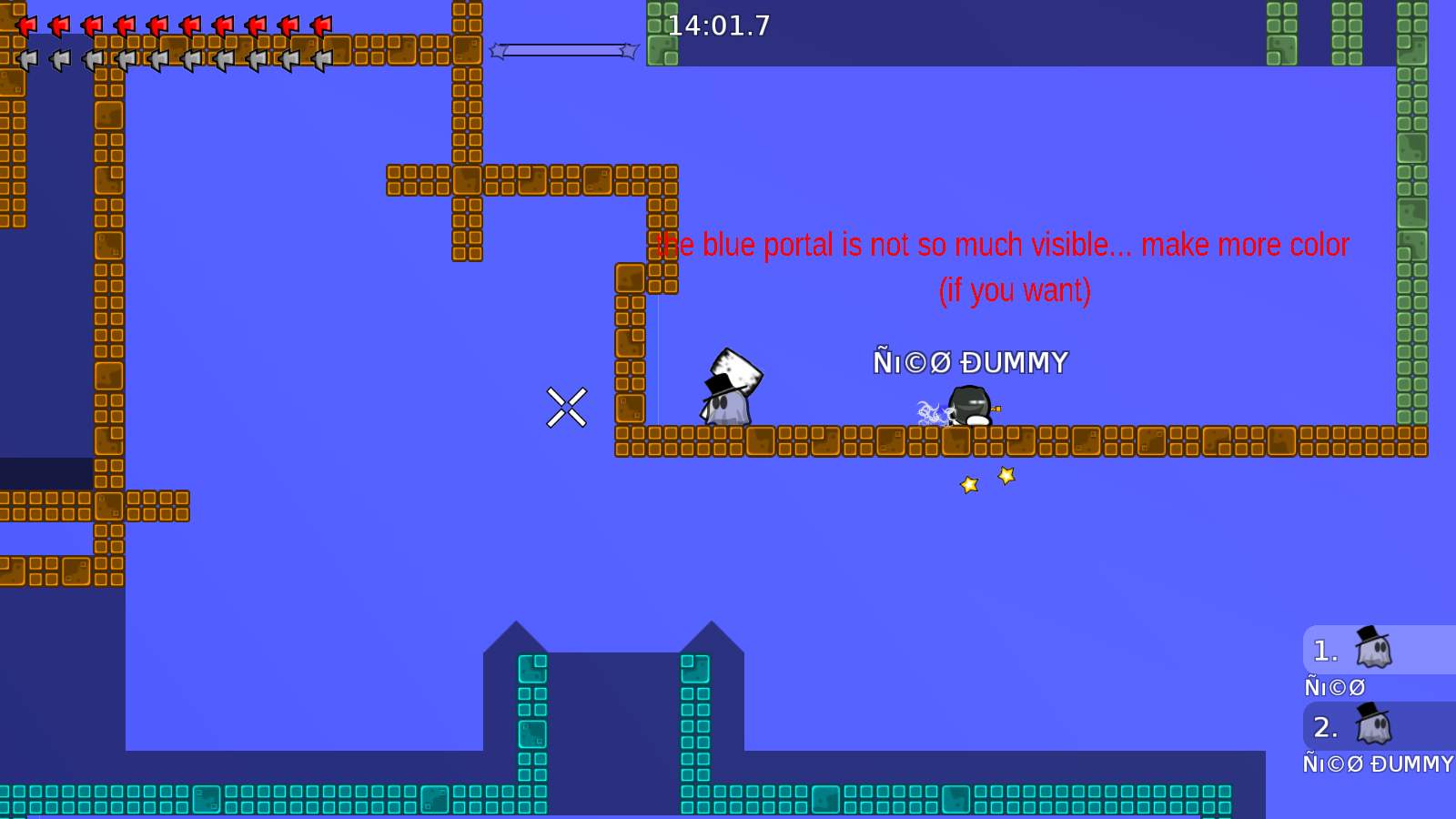Select the Ñı©Ø ĐUMMY nametag above the tee
The image size is (1456, 819).
(x=971, y=361)
